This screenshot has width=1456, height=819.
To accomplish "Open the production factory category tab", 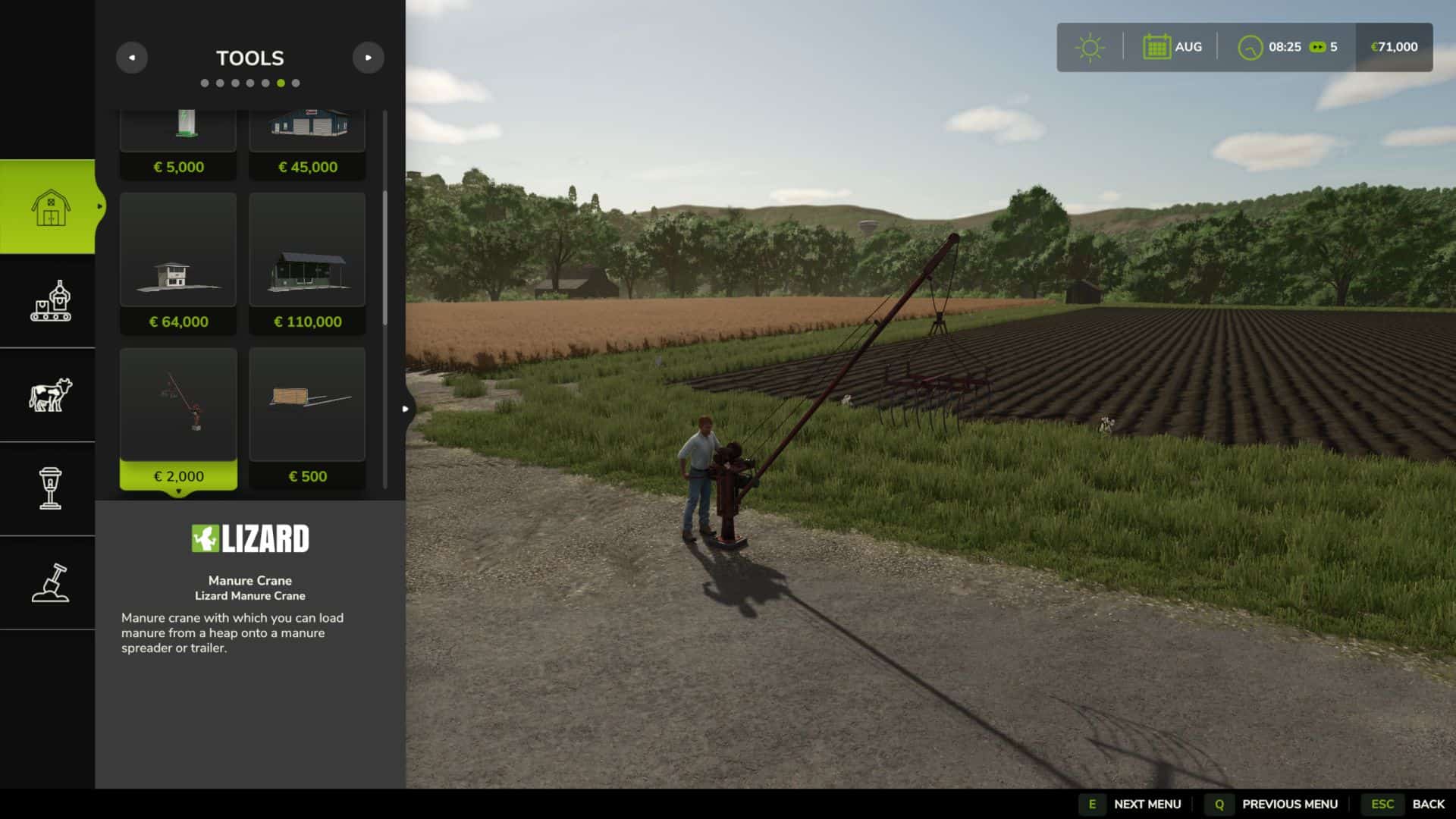I will [49, 301].
